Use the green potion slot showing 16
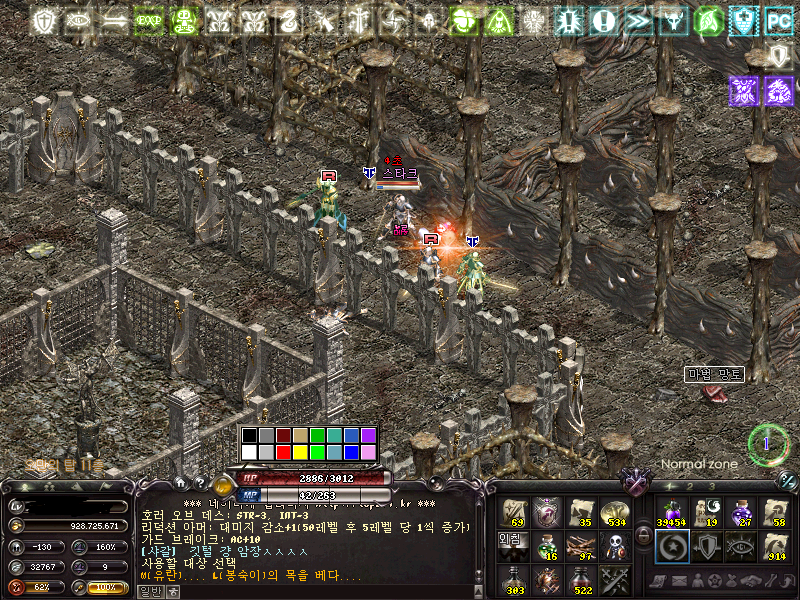This screenshot has width=800, height=600. [x=546, y=546]
